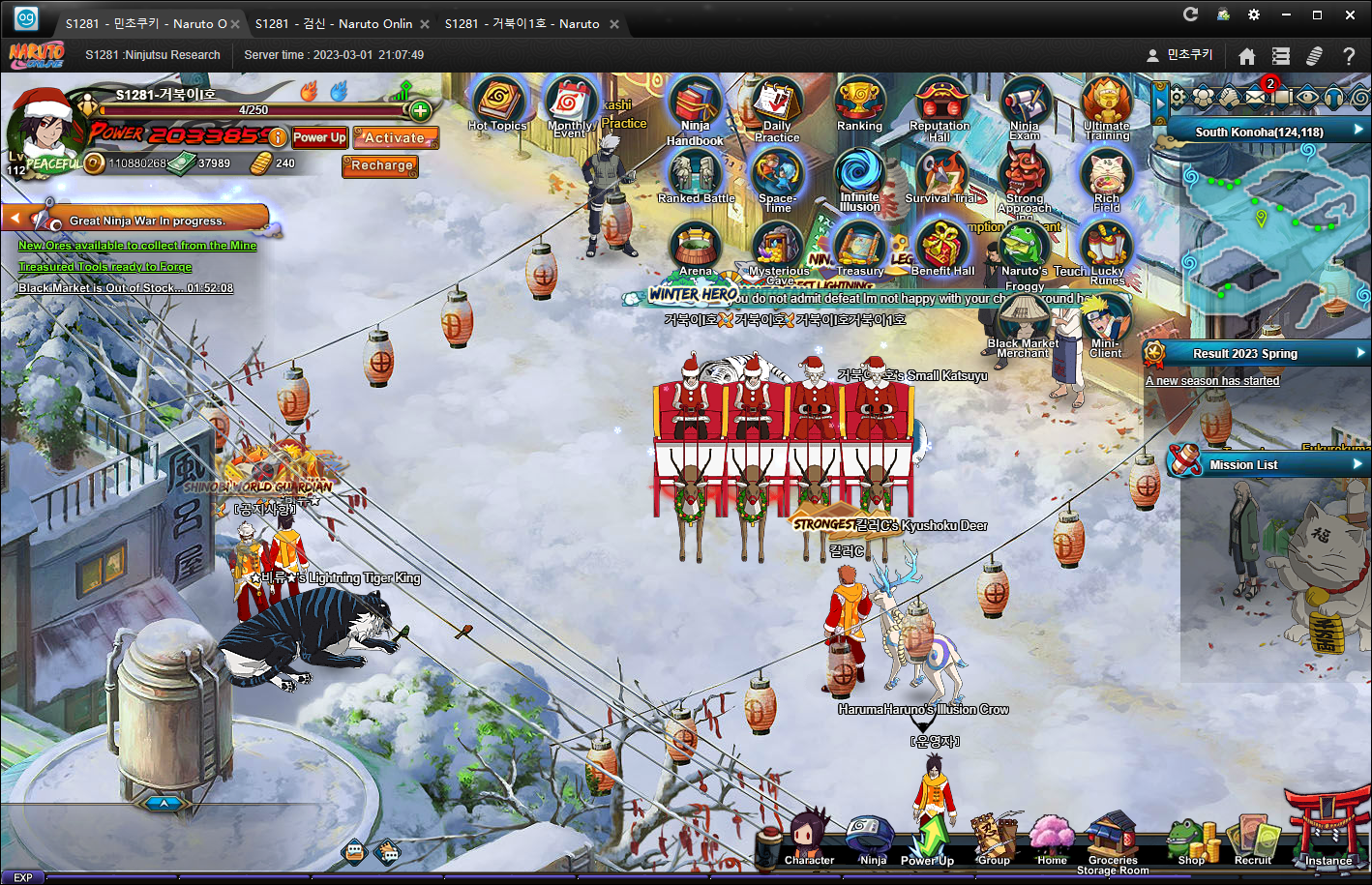View the Ranking board
Image resolution: width=1372 pixels, height=885 pixels.
pos(859,104)
